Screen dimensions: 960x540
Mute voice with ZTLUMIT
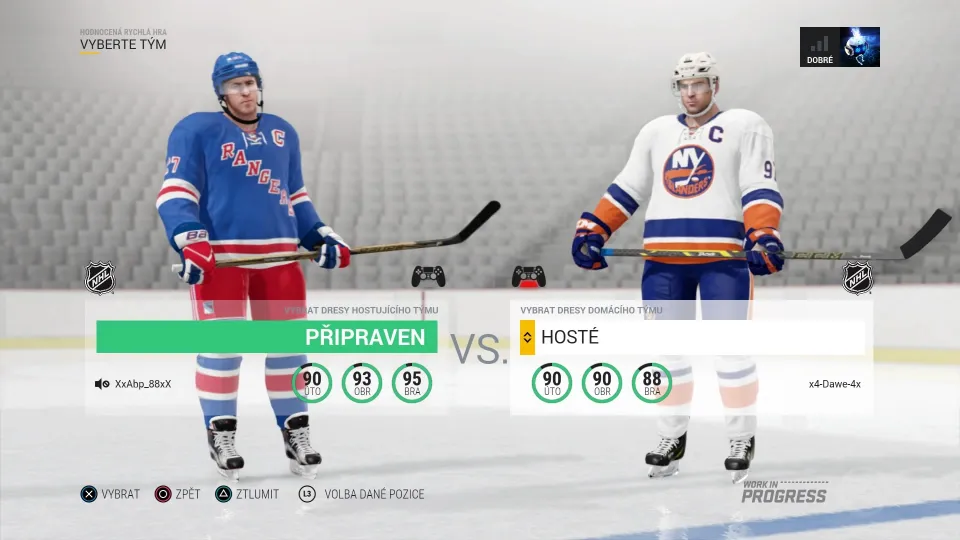pyautogui.click(x=248, y=494)
